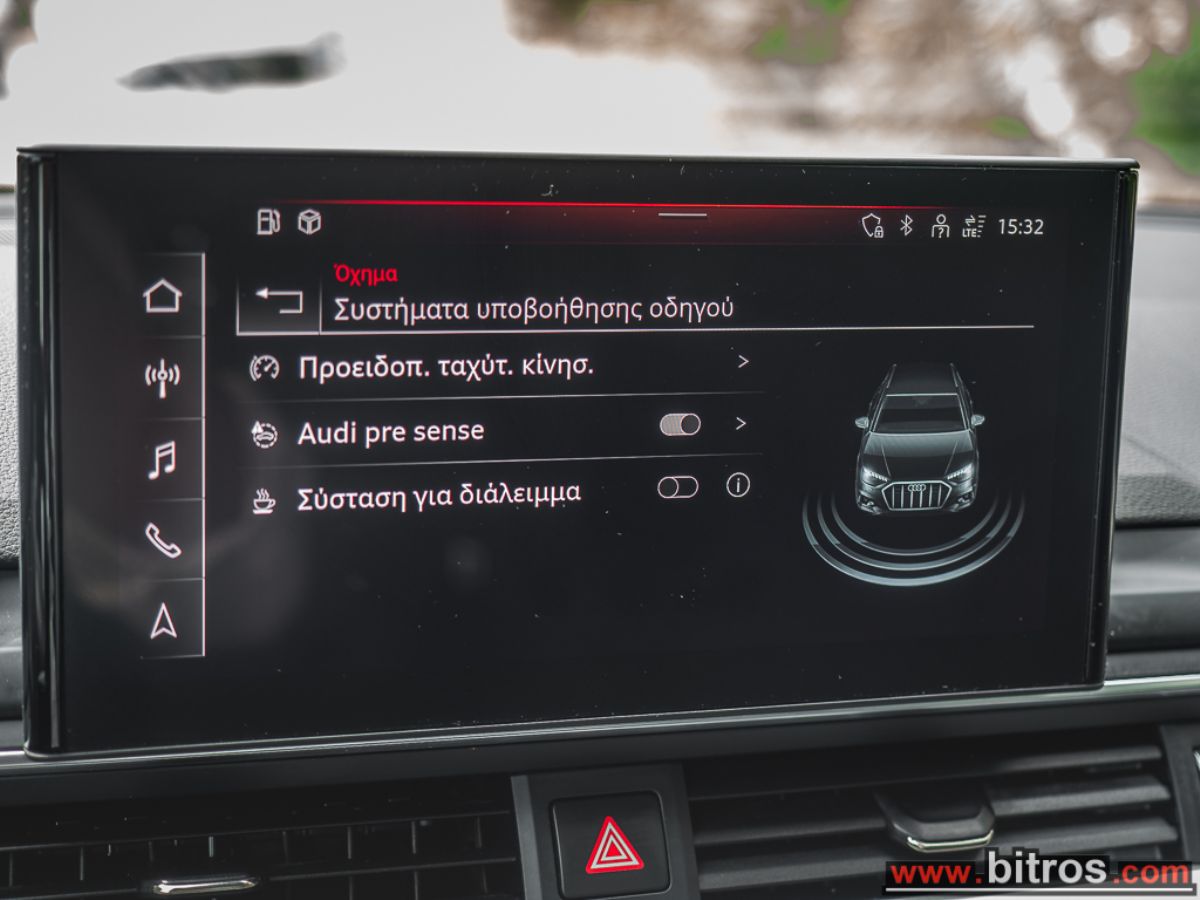
Task: Toggle the Σύσταση για διάλειμμα switch
Action: tap(678, 487)
